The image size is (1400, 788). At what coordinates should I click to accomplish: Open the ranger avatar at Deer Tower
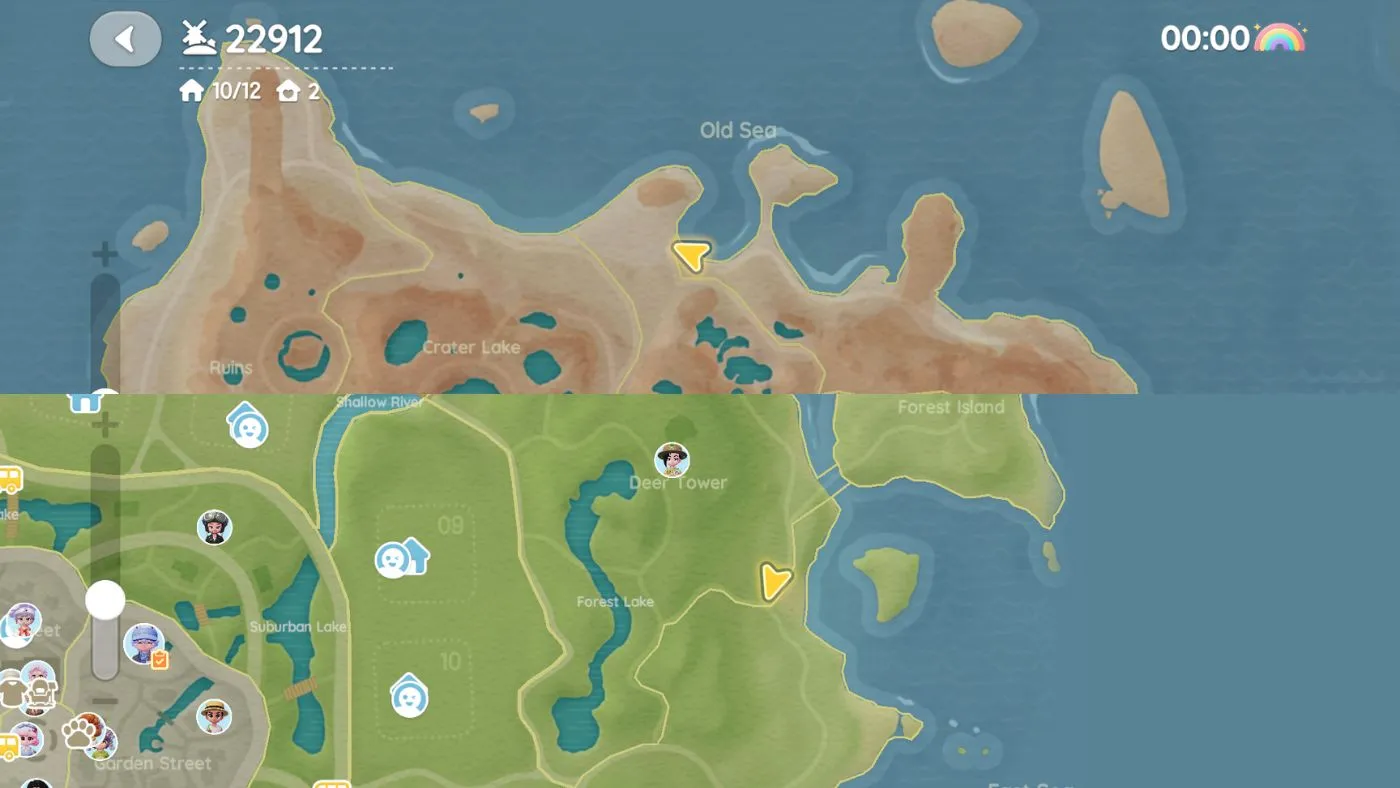[x=671, y=459]
